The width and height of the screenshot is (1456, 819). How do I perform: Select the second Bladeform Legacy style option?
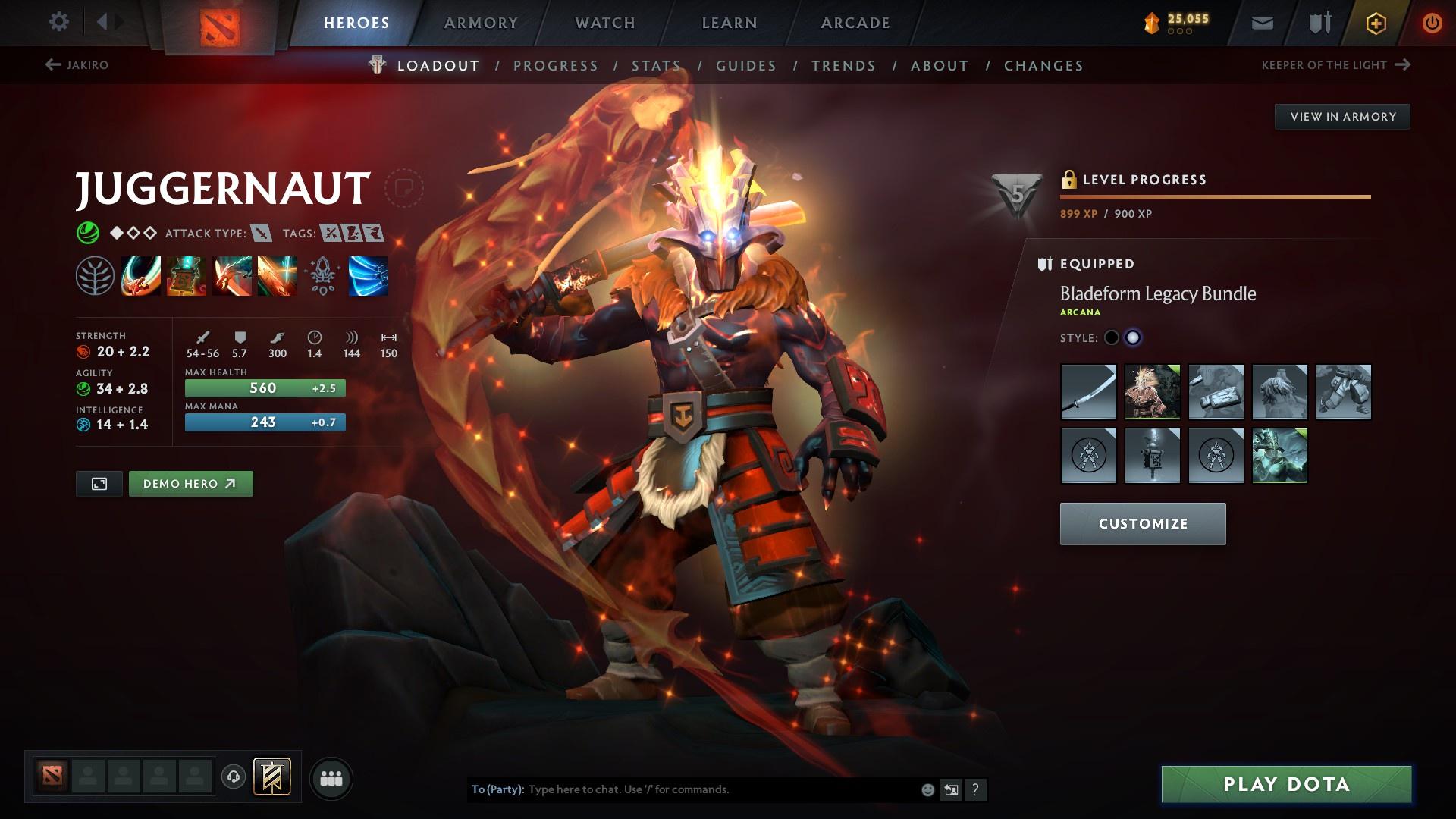(1133, 337)
